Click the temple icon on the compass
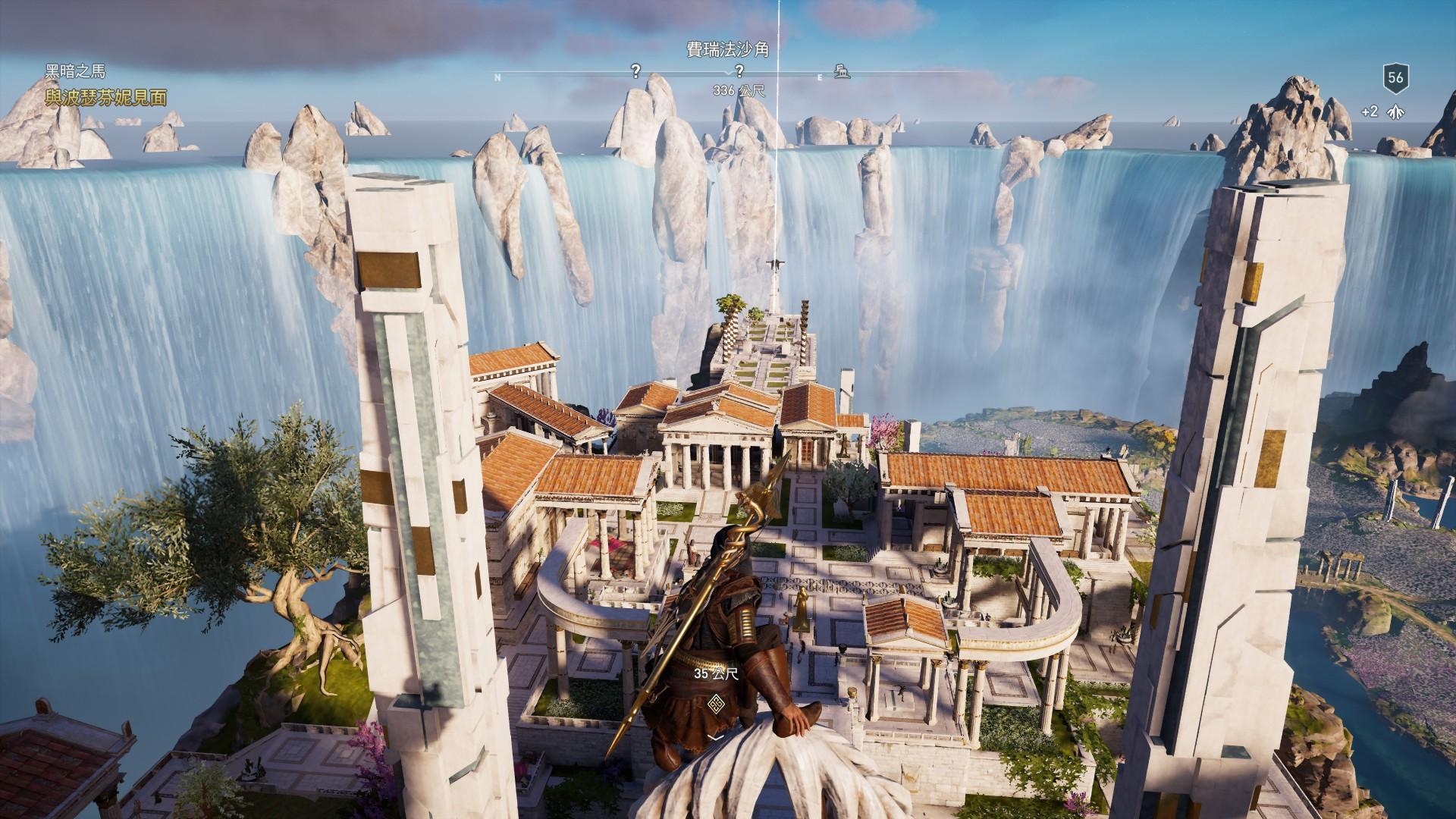This screenshot has width=1456, height=819. [841, 72]
